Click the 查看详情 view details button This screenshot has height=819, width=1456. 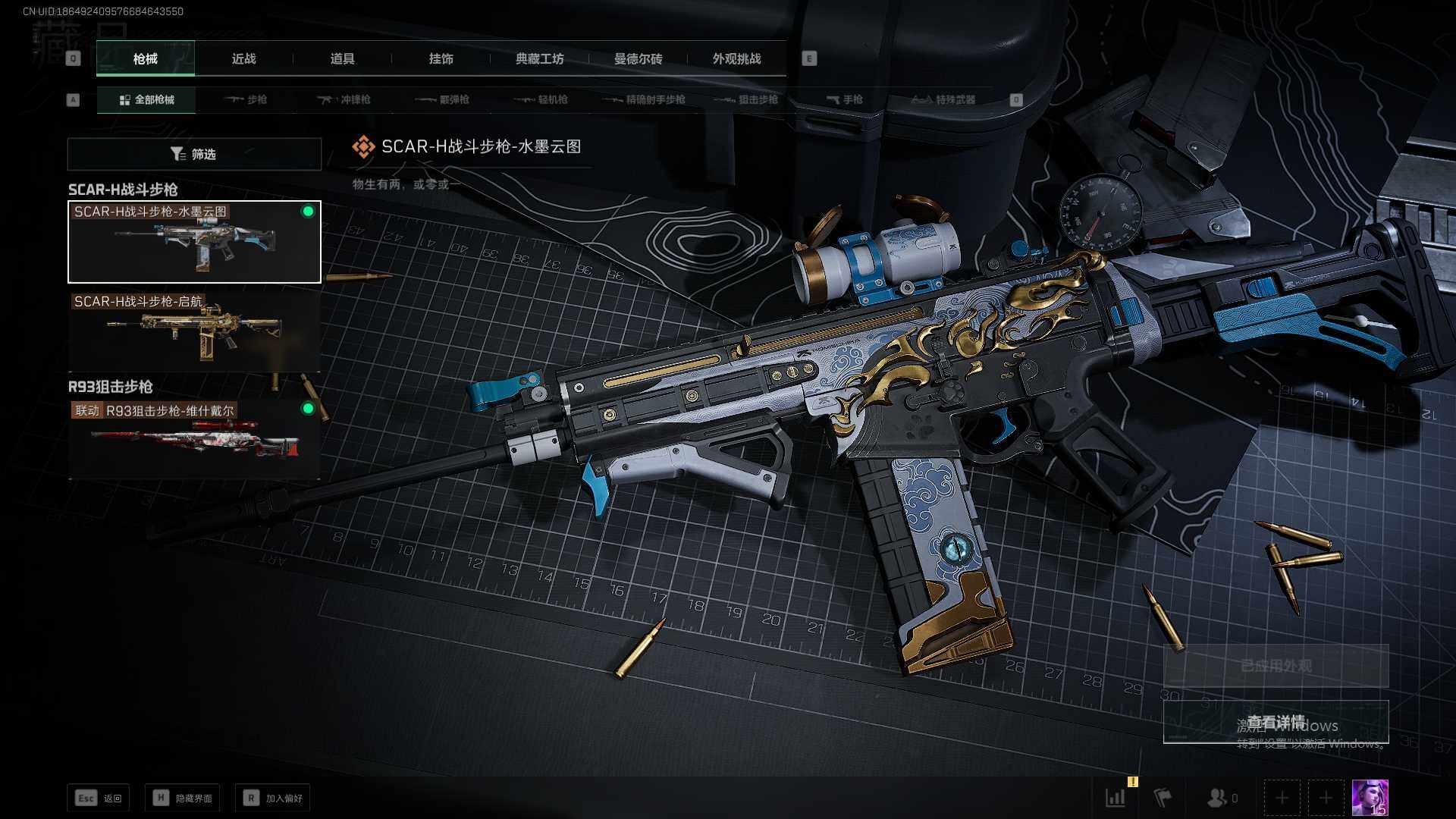(x=1276, y=722)
